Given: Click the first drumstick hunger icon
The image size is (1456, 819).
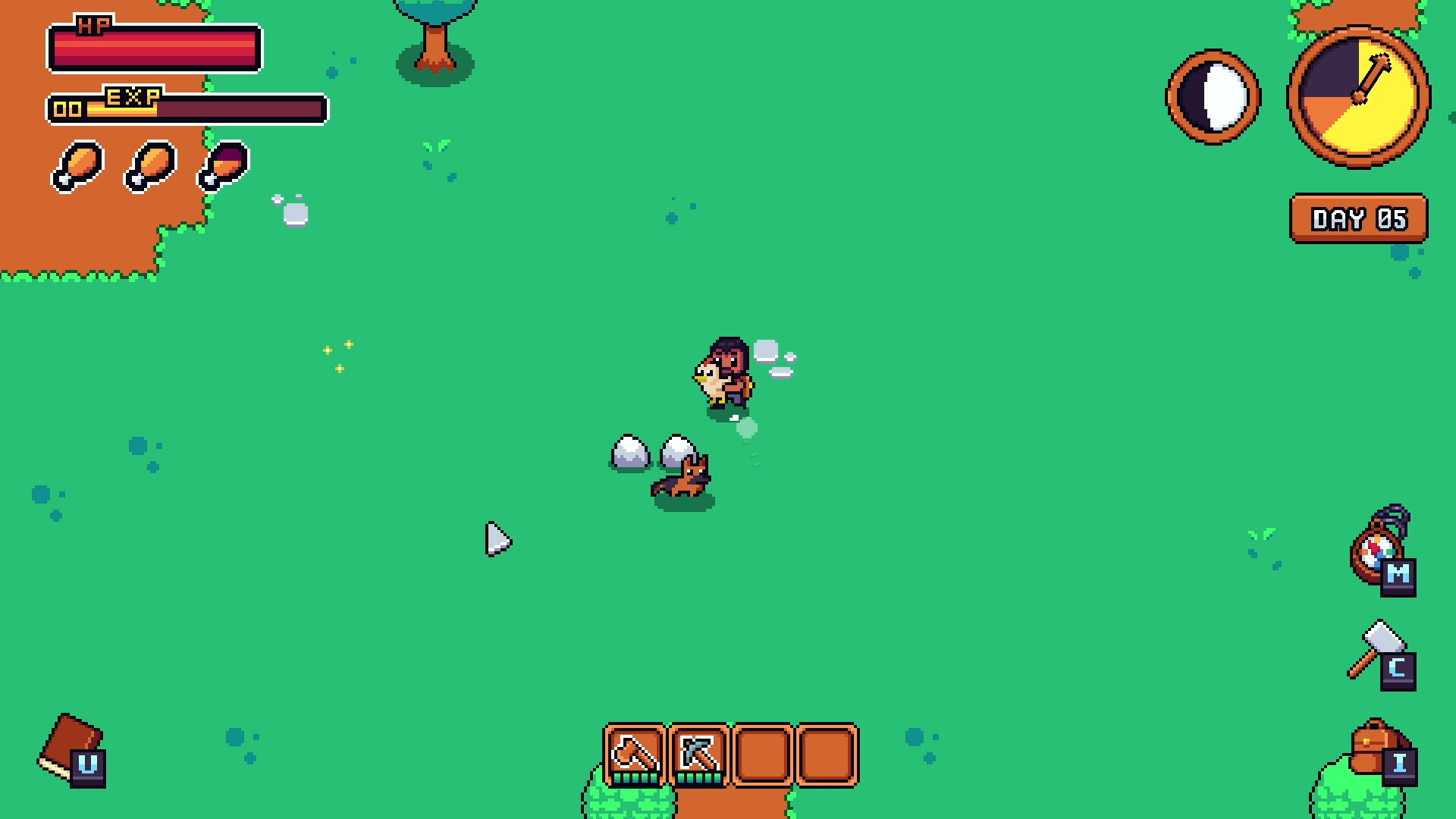Looking at the screenshot, I should (79, 166).
